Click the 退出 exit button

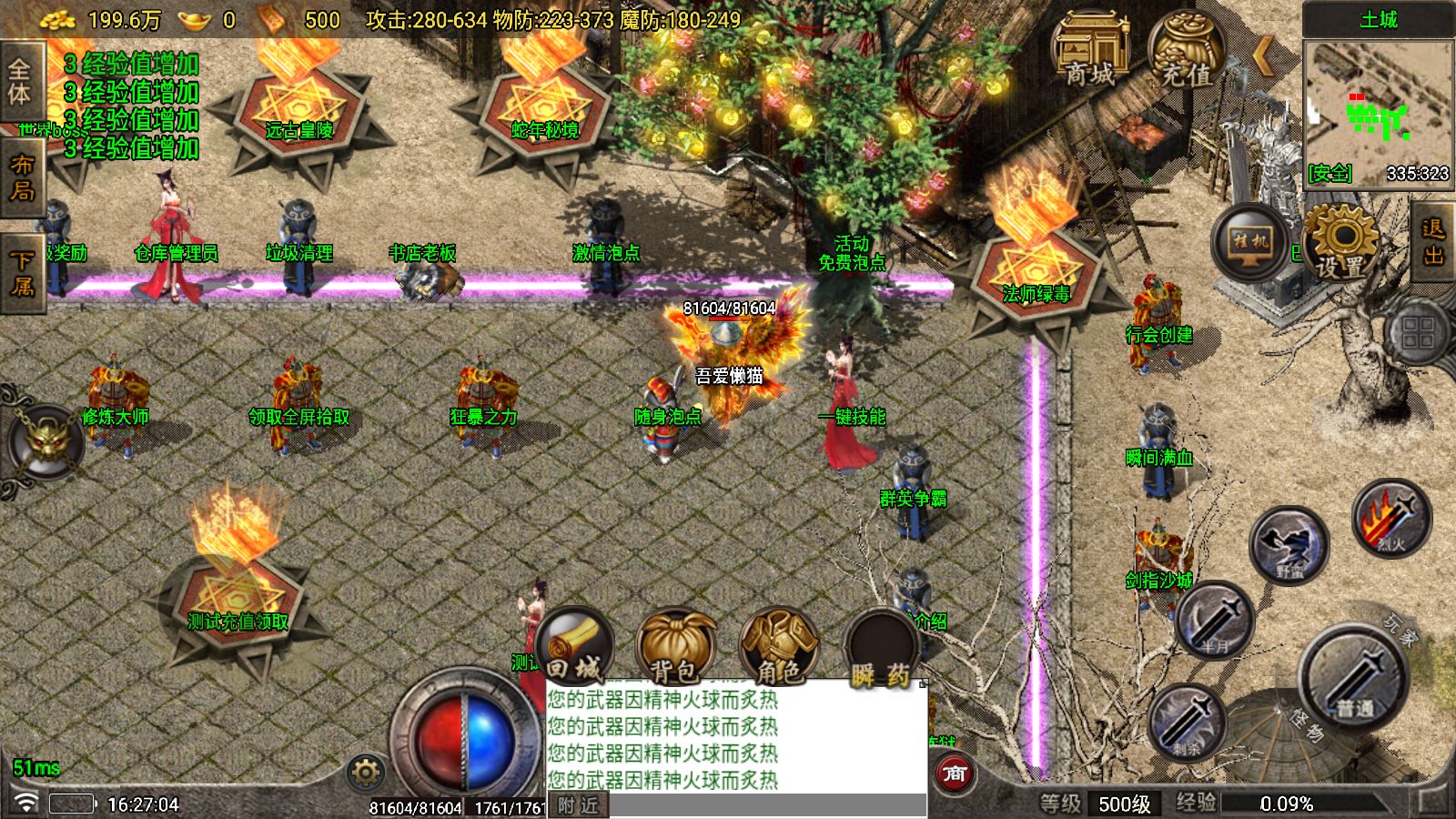coord(1433,242)
